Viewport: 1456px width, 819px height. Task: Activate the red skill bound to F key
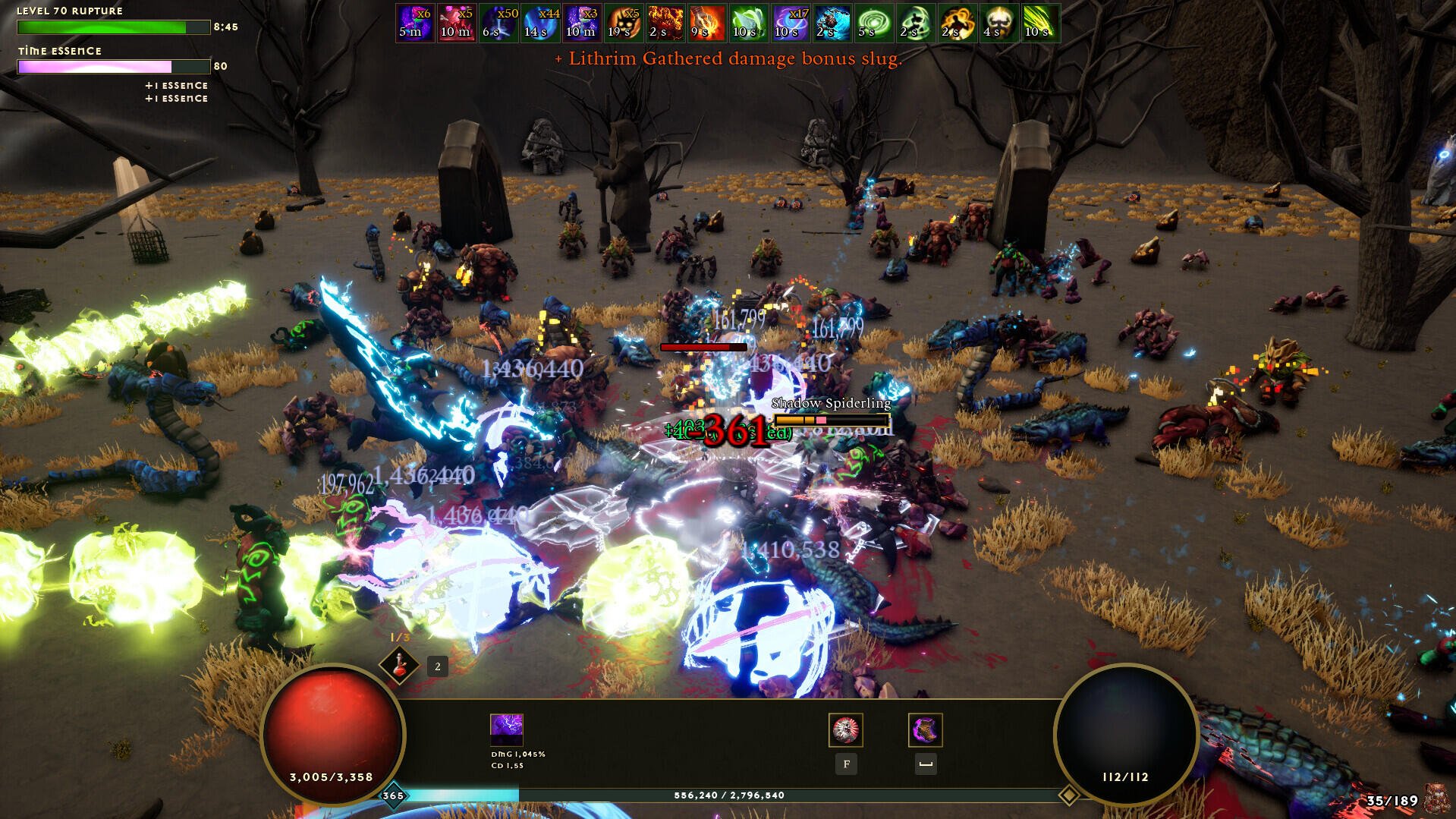tap(846, 730)
